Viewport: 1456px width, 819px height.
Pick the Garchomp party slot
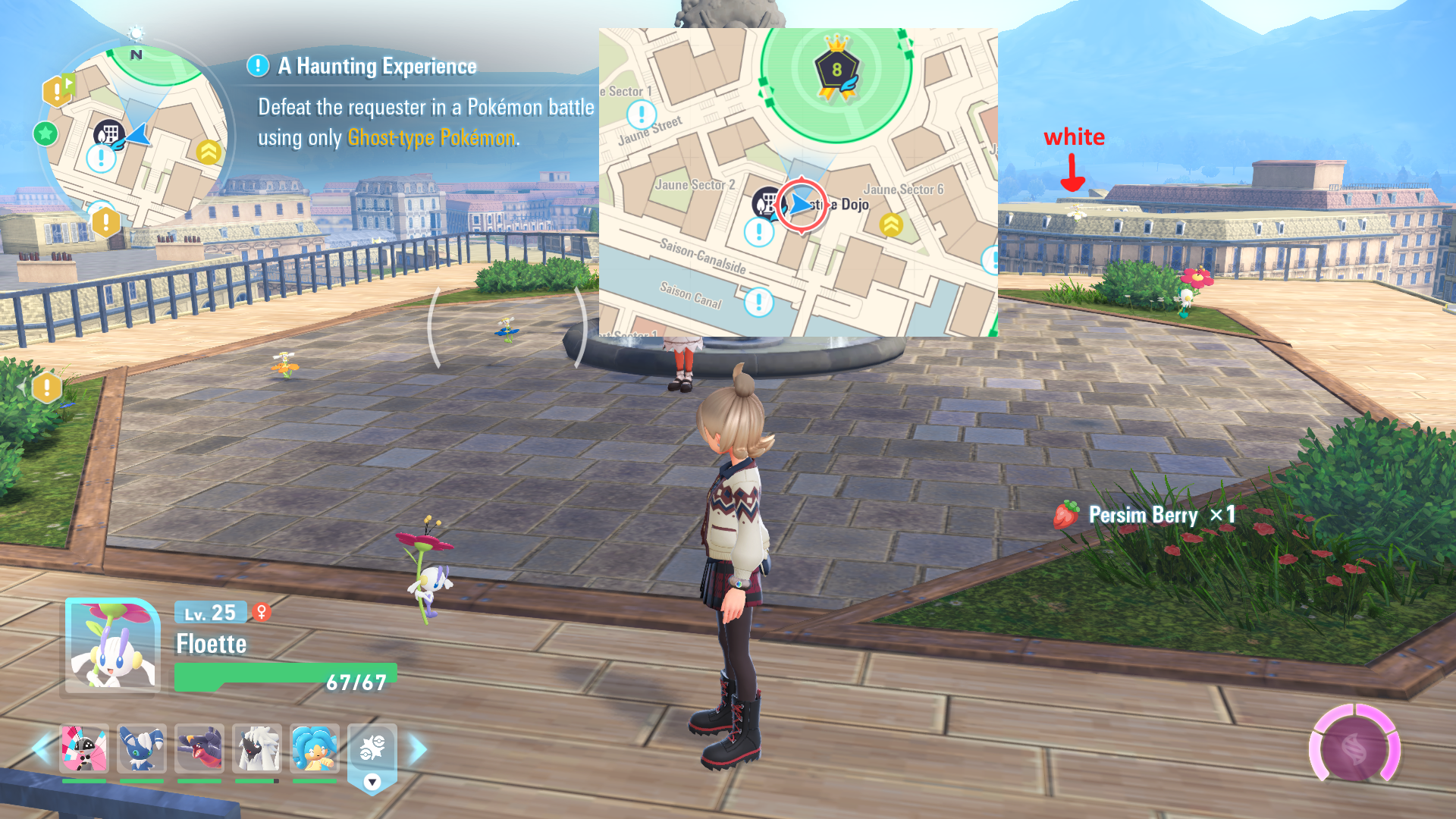pos(199,748)
